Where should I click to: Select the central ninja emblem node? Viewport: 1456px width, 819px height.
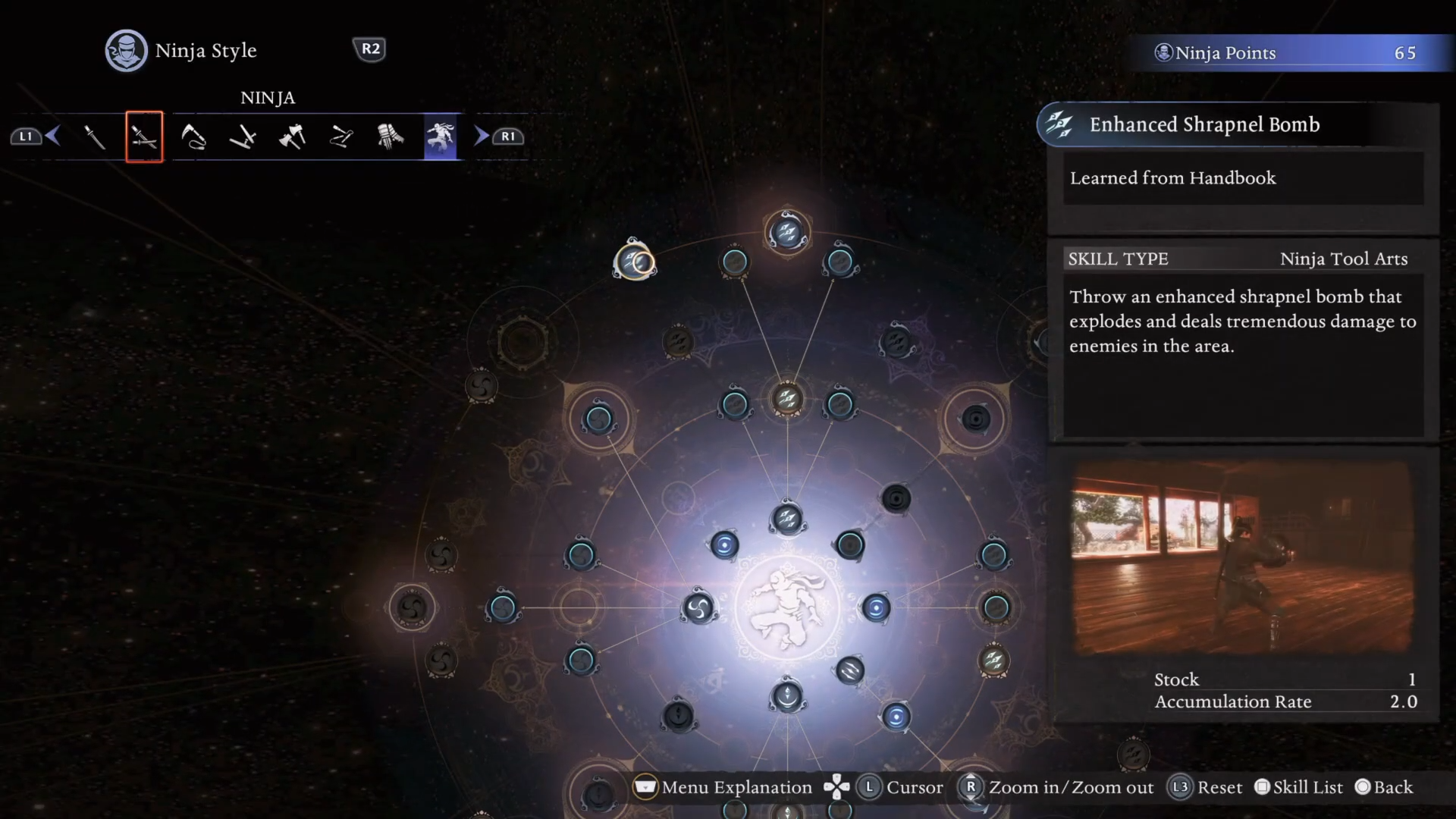(787, 607)
